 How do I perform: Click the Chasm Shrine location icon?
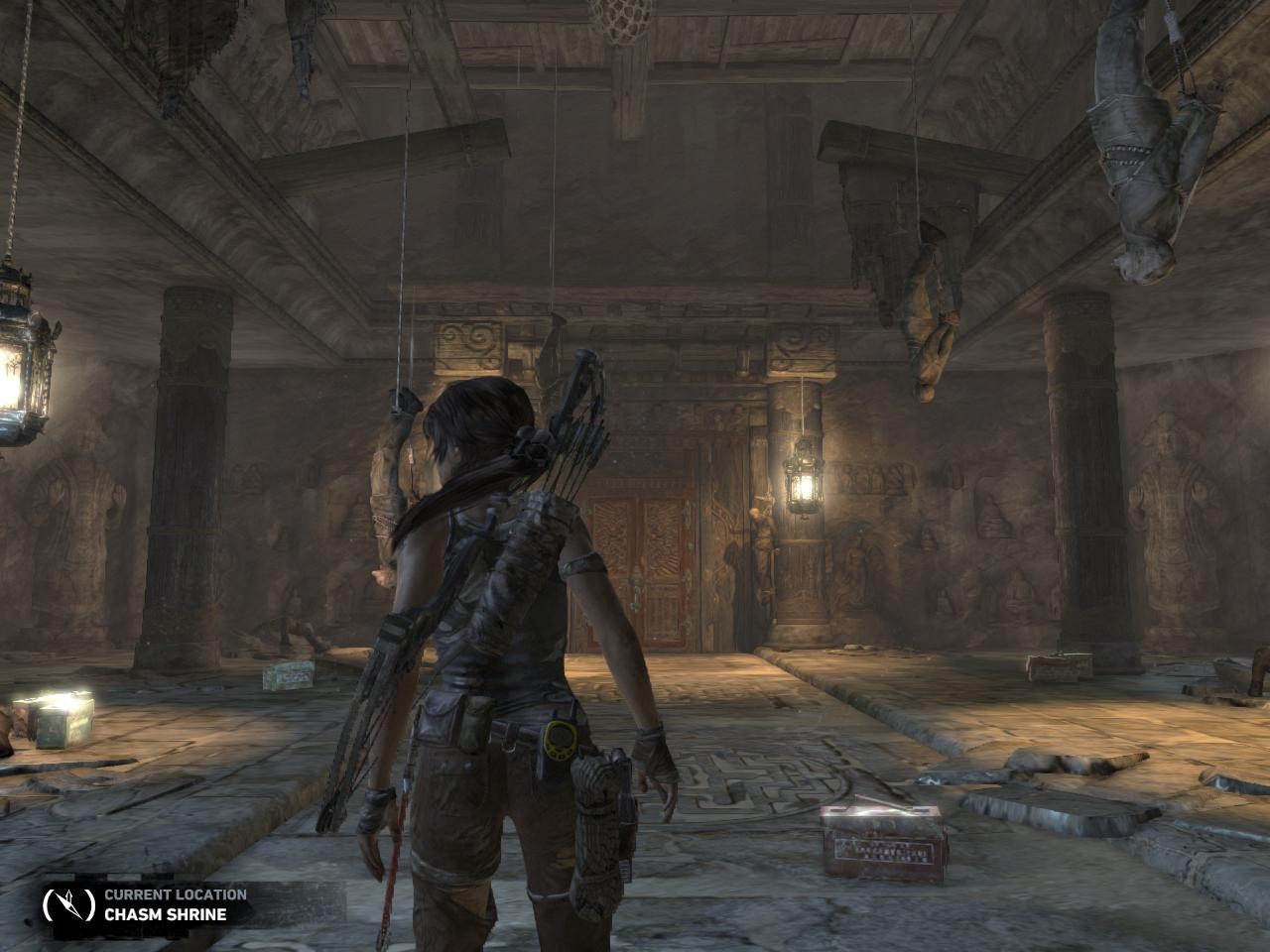click(67, 903)
